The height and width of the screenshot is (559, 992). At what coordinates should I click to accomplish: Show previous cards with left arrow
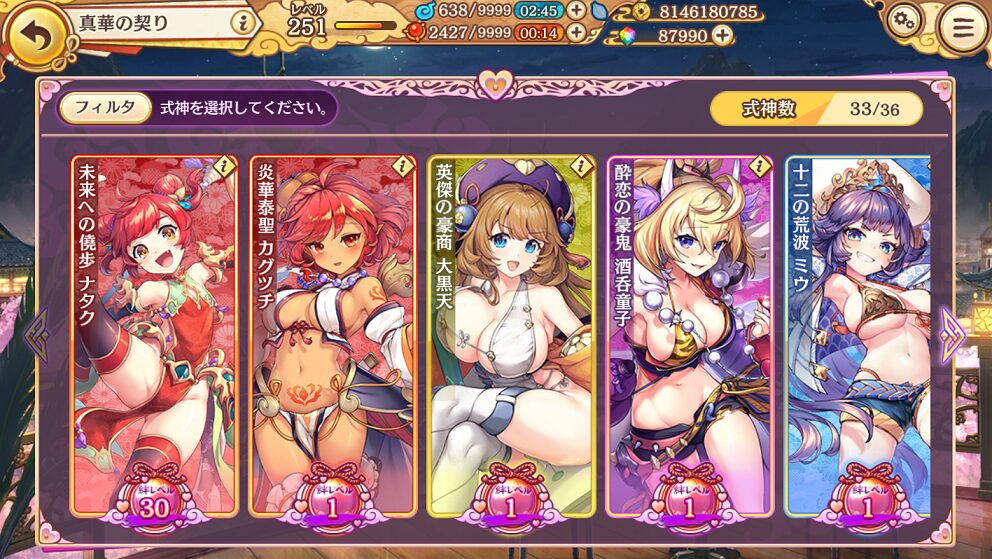(37, 334)
